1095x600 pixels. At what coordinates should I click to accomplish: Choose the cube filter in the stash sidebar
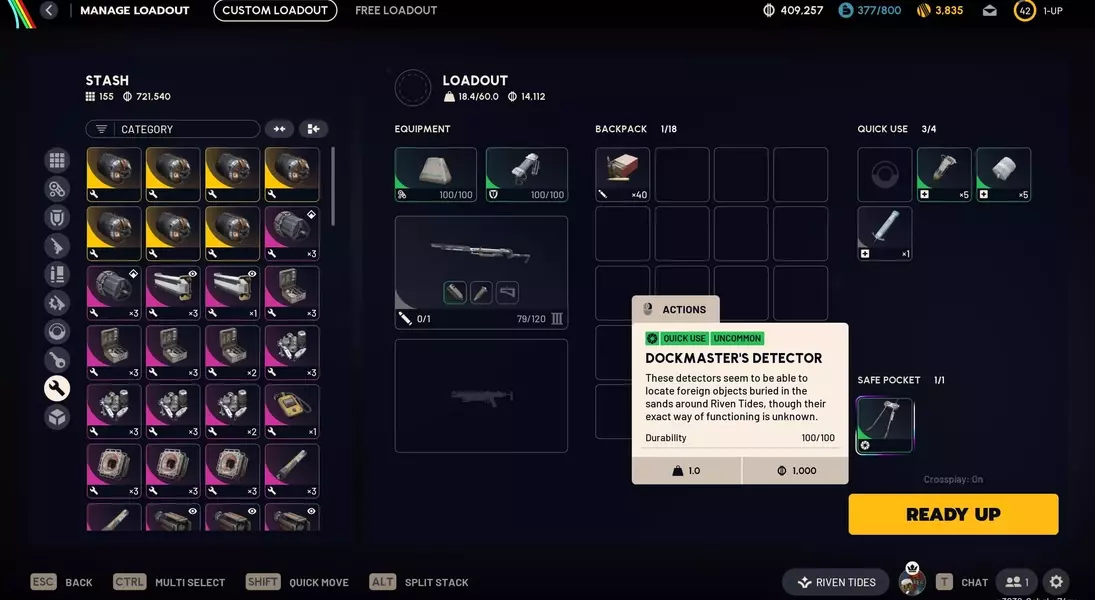click(57, 417)
